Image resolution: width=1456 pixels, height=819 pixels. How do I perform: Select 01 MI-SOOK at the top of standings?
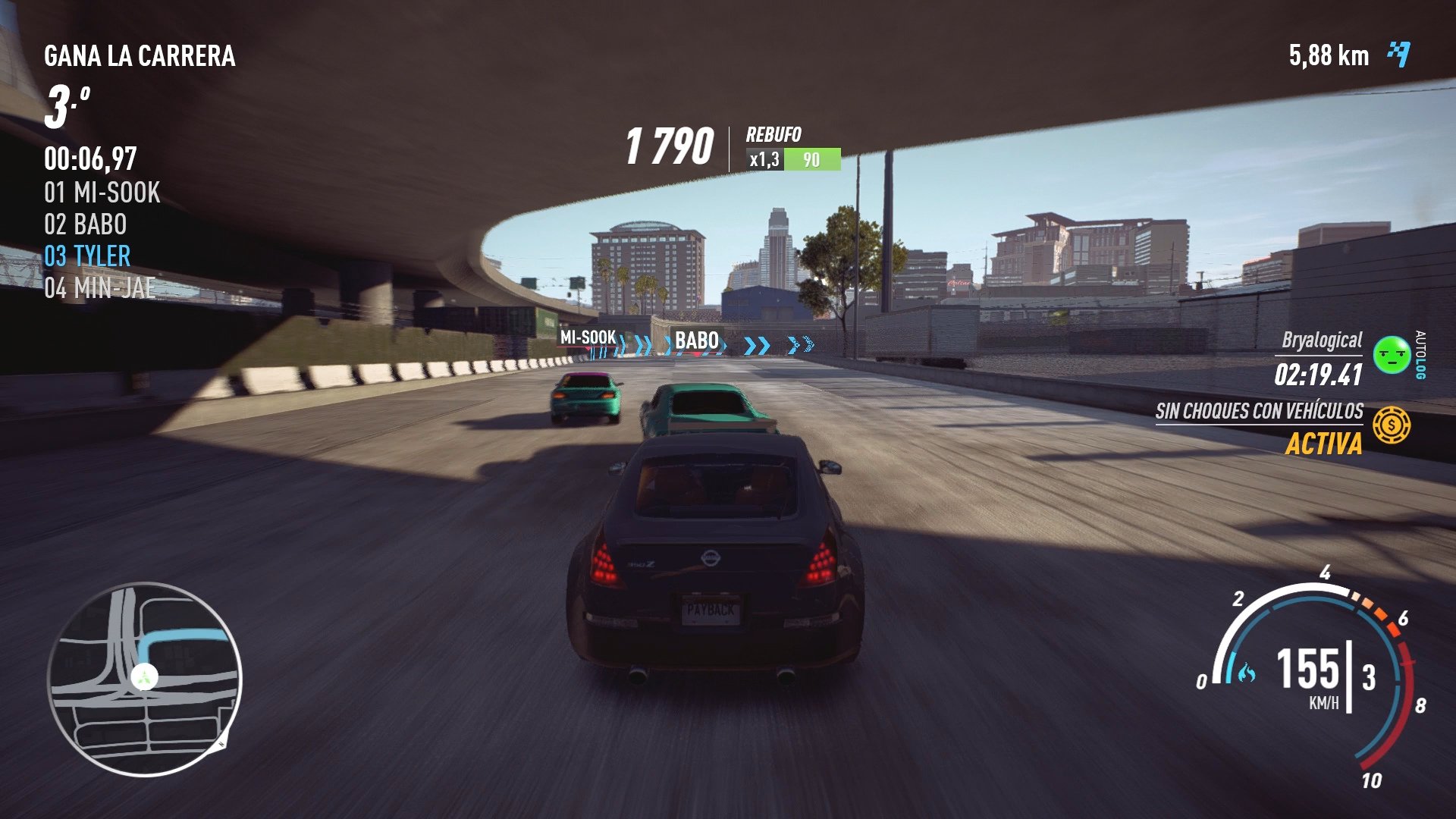coord(102,193)
